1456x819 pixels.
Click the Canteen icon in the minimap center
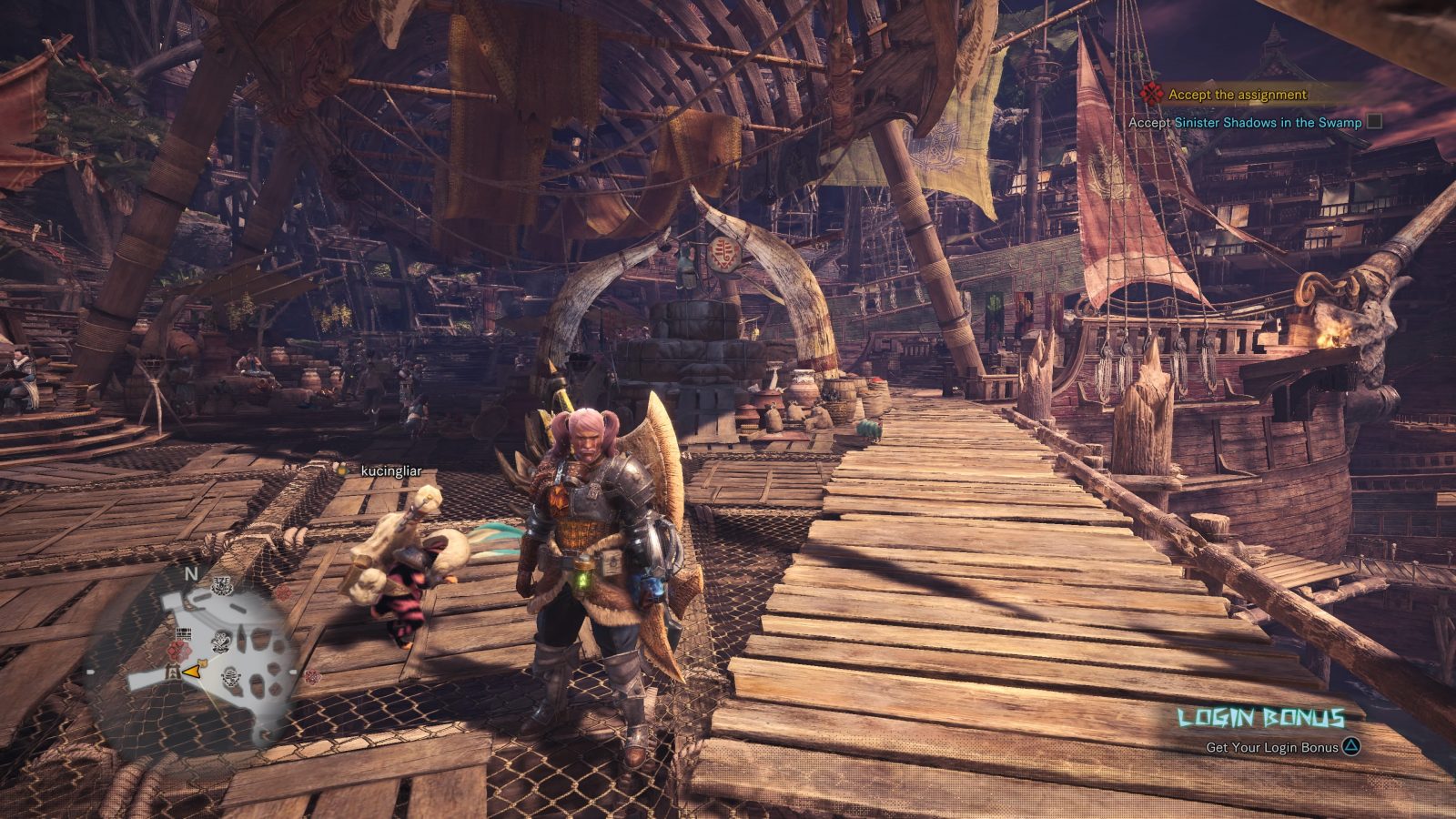coord(221,642)
